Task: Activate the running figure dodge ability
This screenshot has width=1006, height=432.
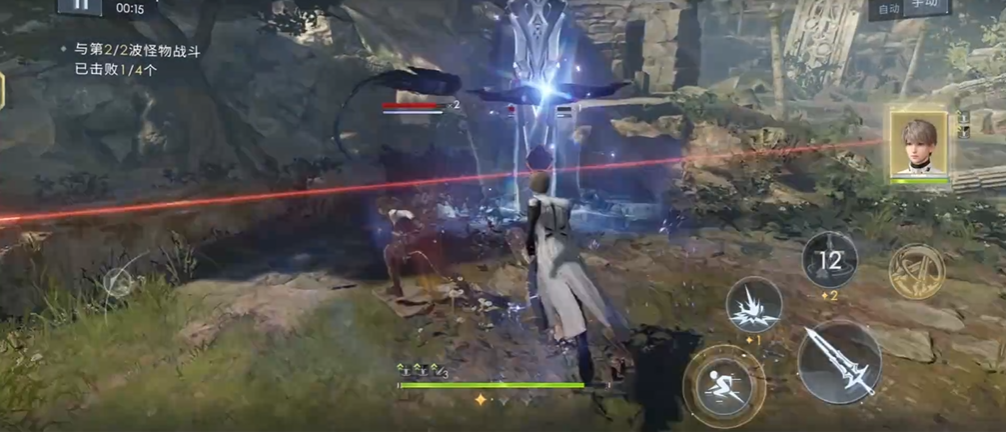Action: 724,385
